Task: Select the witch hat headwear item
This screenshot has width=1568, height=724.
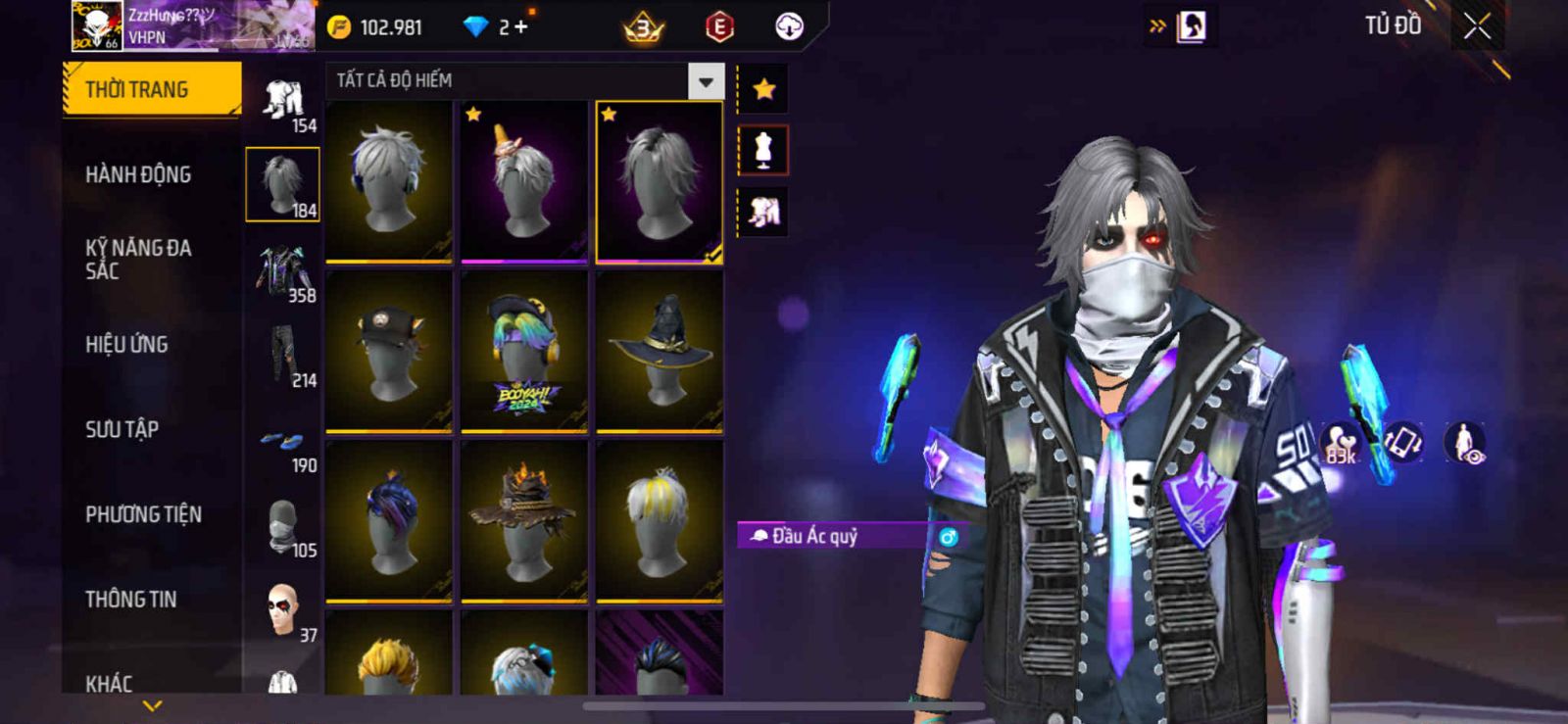Action: click(x=660, y=351)
